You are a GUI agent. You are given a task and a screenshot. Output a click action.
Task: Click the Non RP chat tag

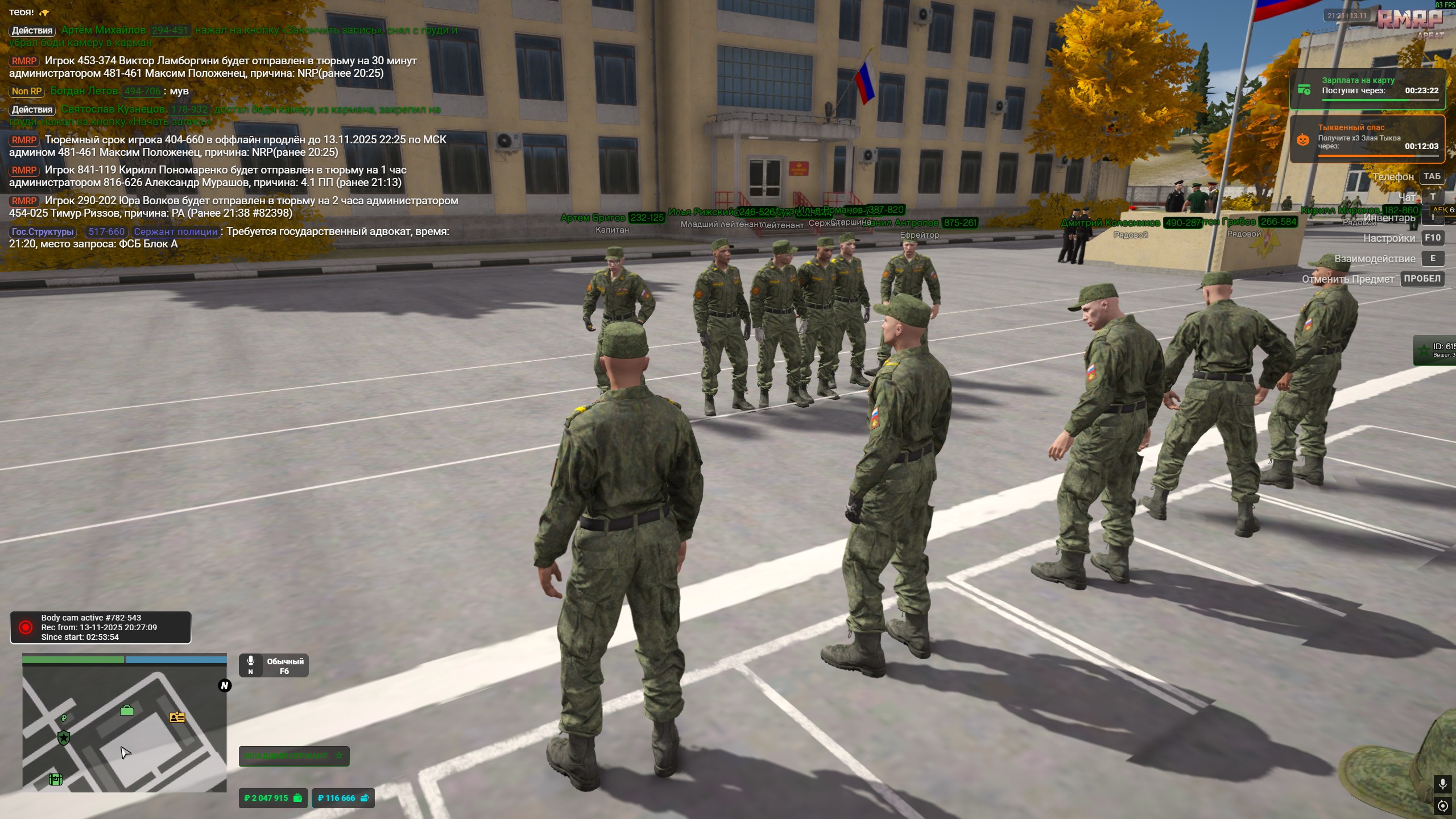click(x=27, y=91)
